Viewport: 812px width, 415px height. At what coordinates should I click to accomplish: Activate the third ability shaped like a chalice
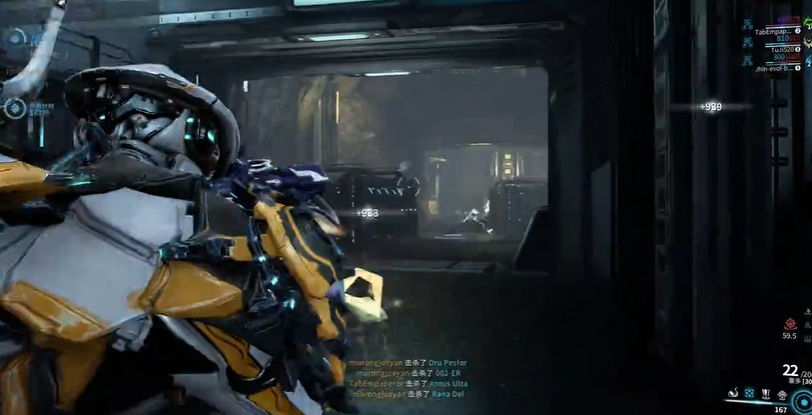click(765, 393)
